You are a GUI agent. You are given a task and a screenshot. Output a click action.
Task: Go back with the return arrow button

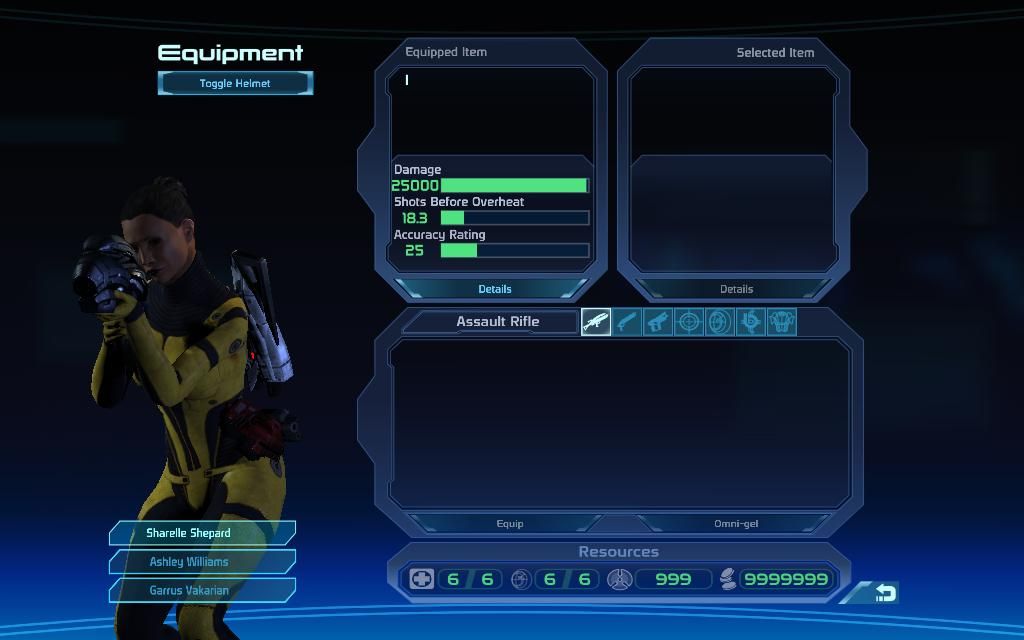(885, 593)
